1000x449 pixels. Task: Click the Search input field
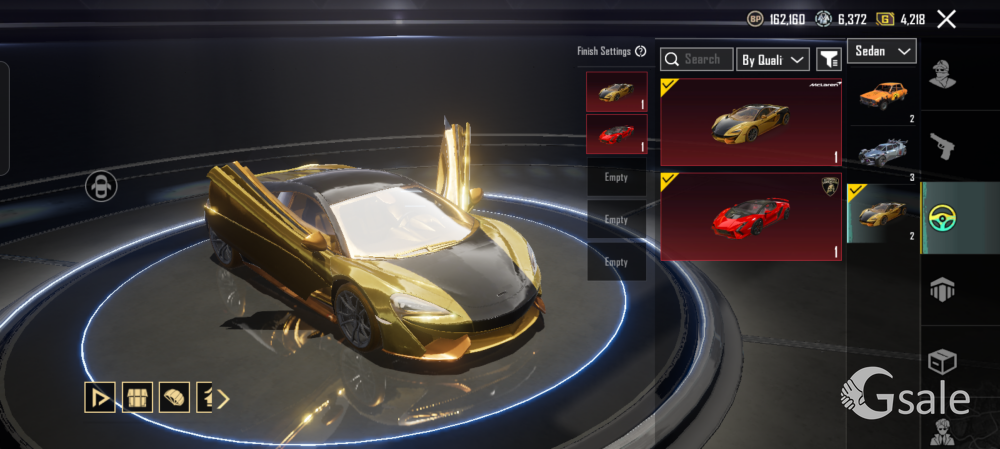click(x=696, y=60)
